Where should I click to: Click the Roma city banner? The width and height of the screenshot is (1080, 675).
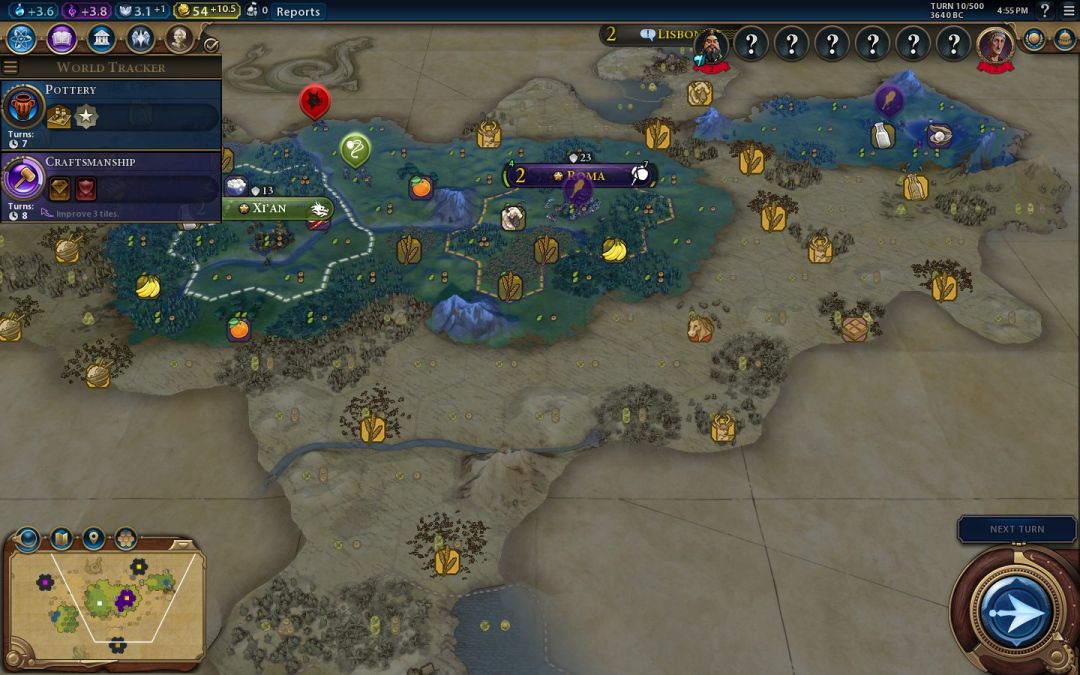tap(585, 176)
